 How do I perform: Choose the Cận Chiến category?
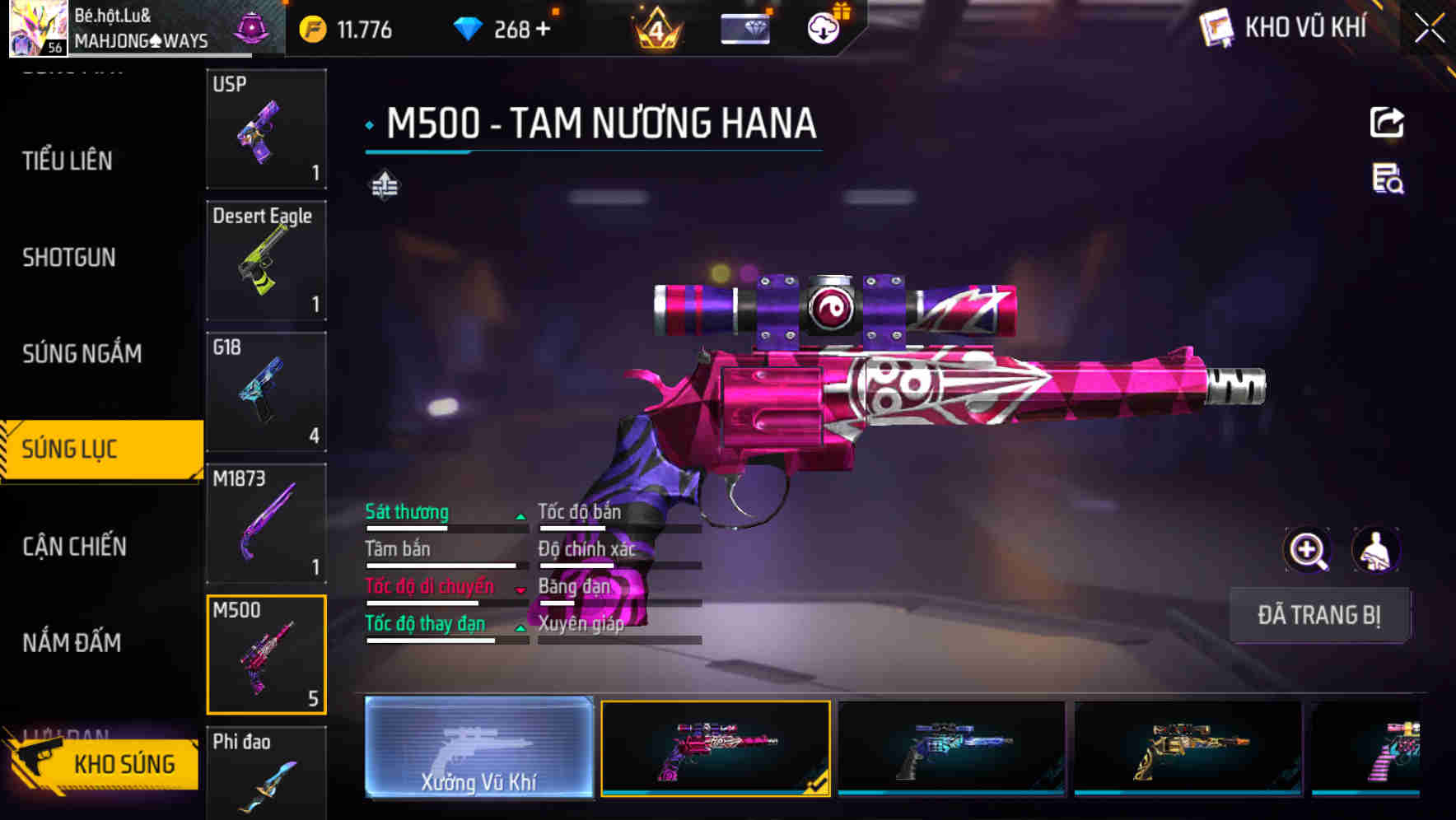(x=74, y=546)
